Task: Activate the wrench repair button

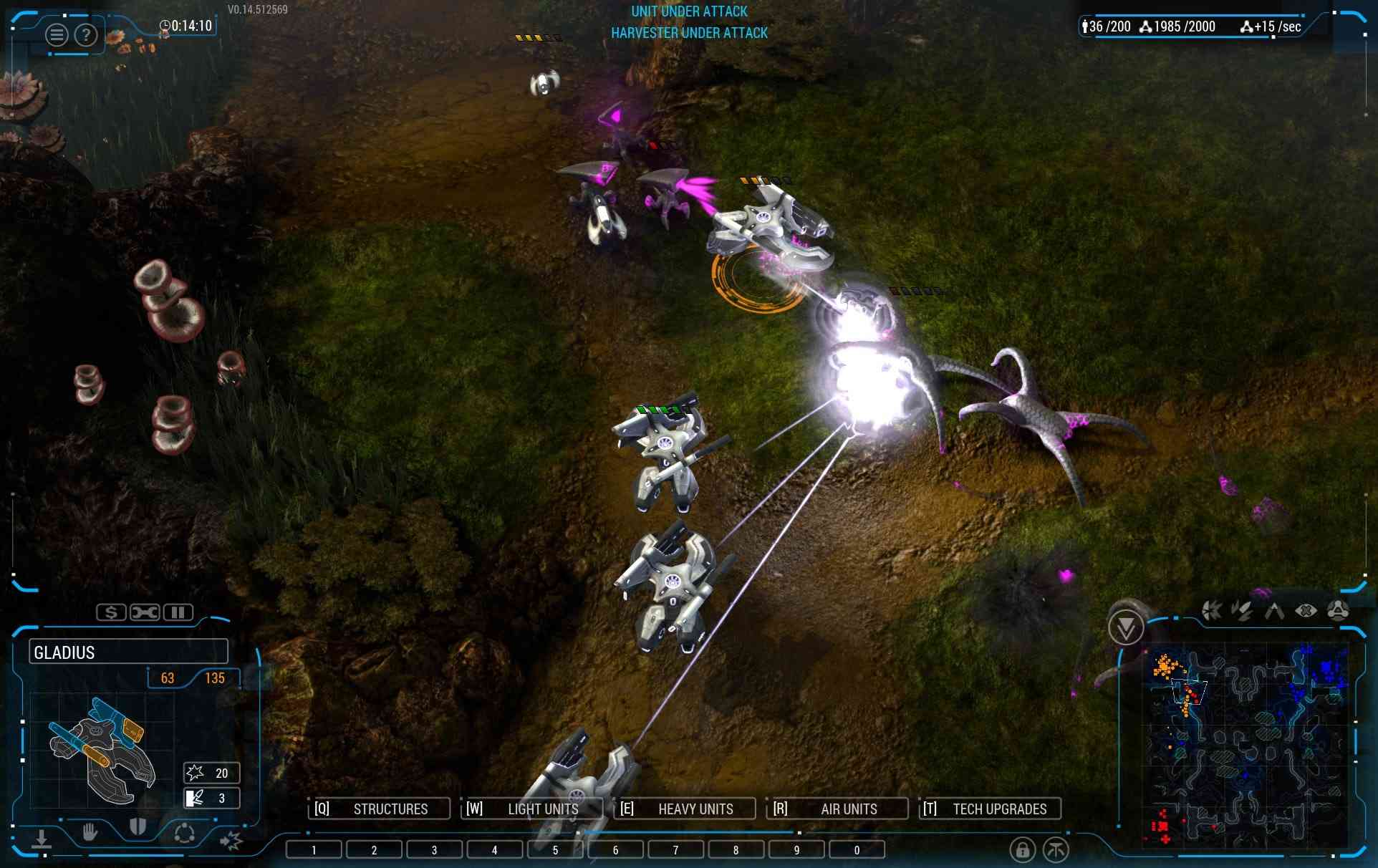Action: pos(145,612)
